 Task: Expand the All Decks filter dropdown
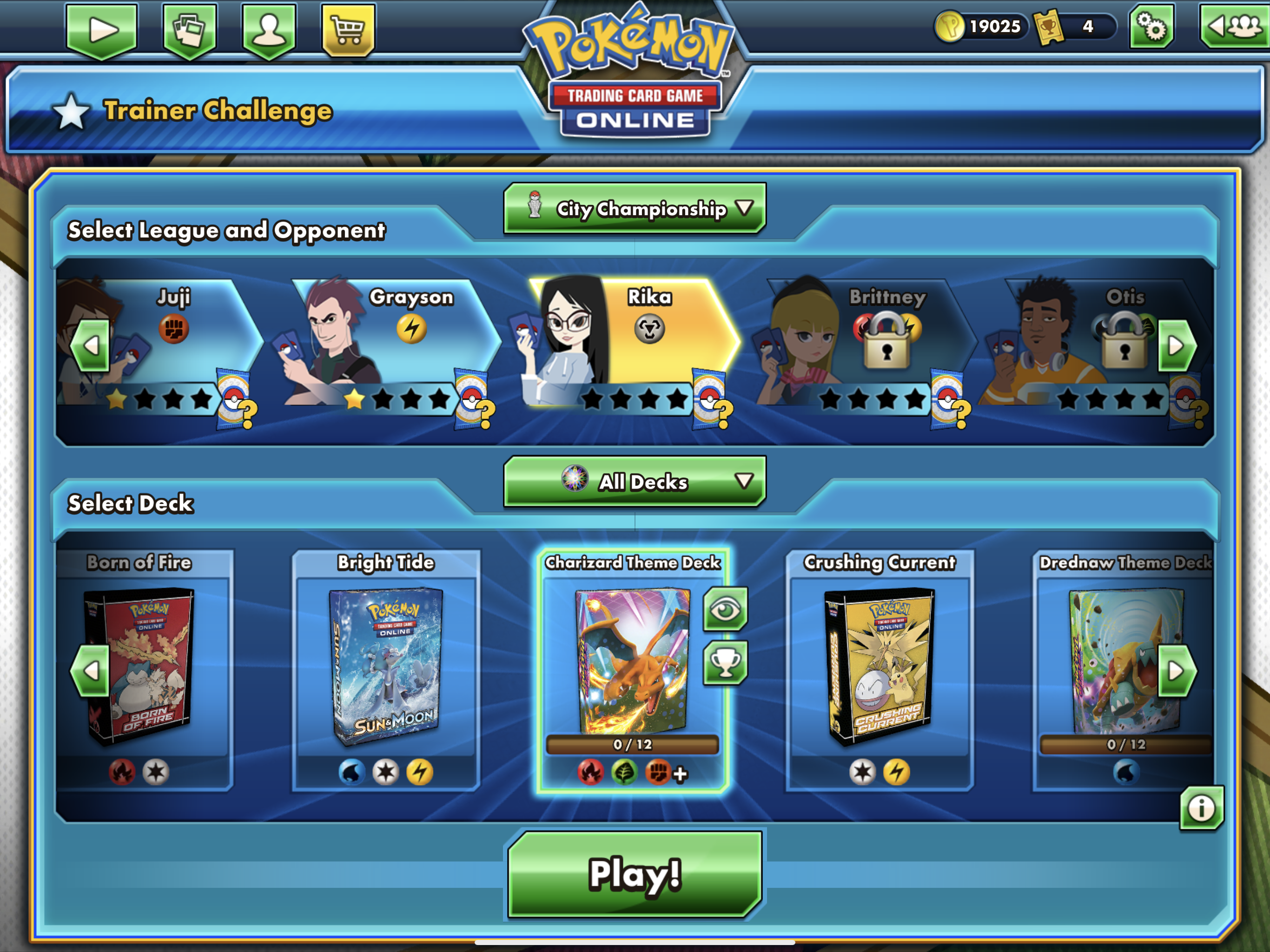click(x=635, y=482)
